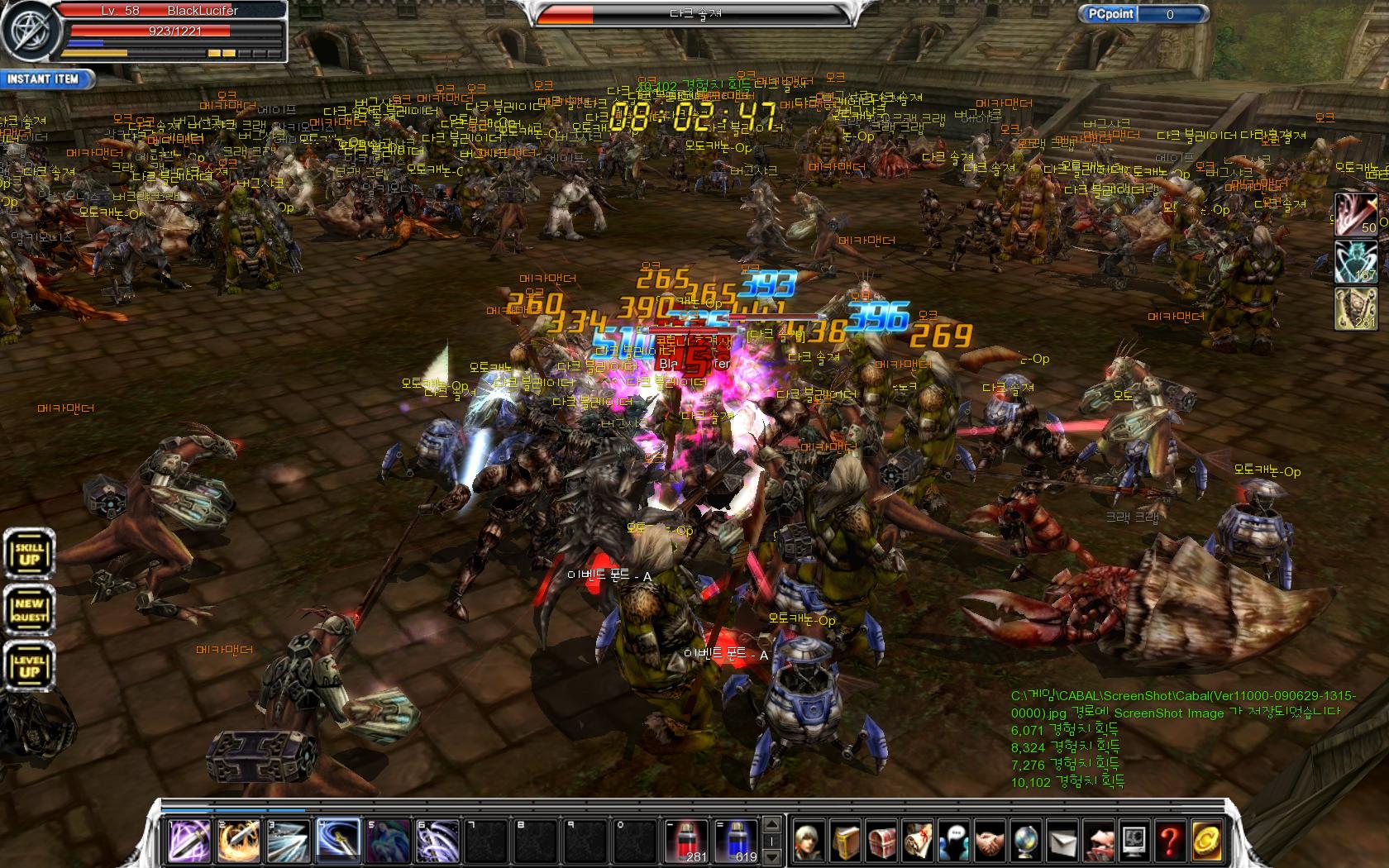Screen dimensions: 1389x868
Task: Open the quest scroll icon
Action: coord(918,842)
